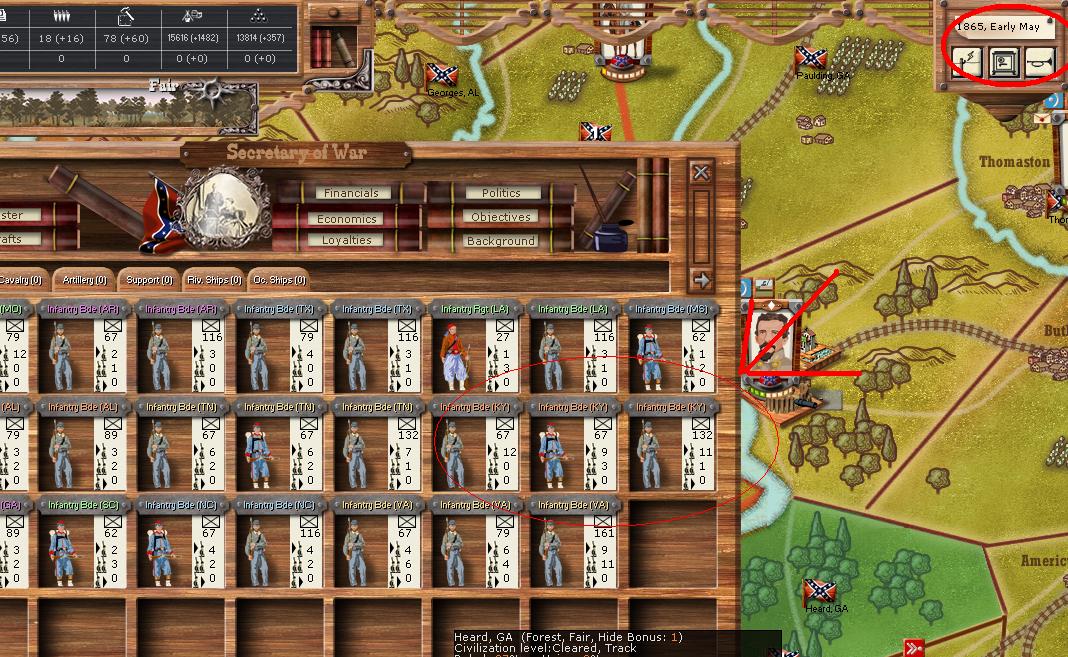The height and width of the screenshot is (657, 1068).
Task: Close the Secretary of War panel
Action: pyautogui.click(x=701, y=172)
